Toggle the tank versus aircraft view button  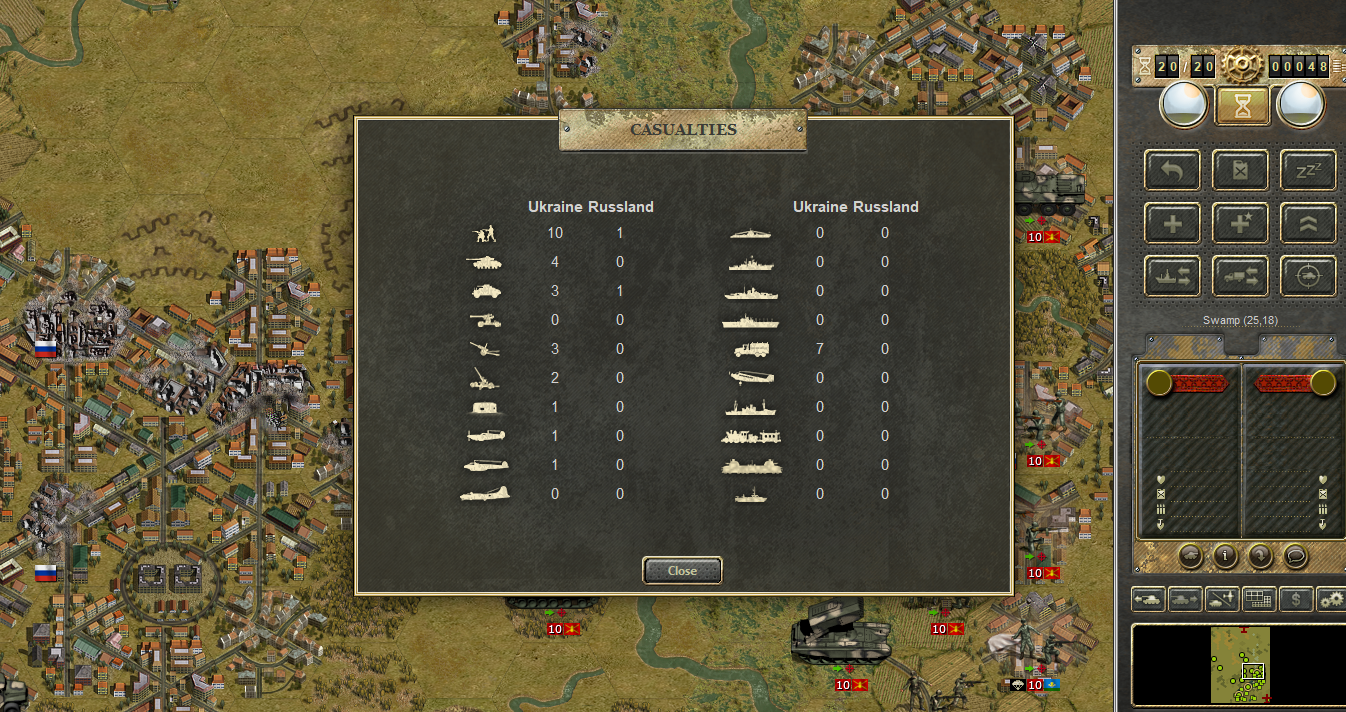1222,599
